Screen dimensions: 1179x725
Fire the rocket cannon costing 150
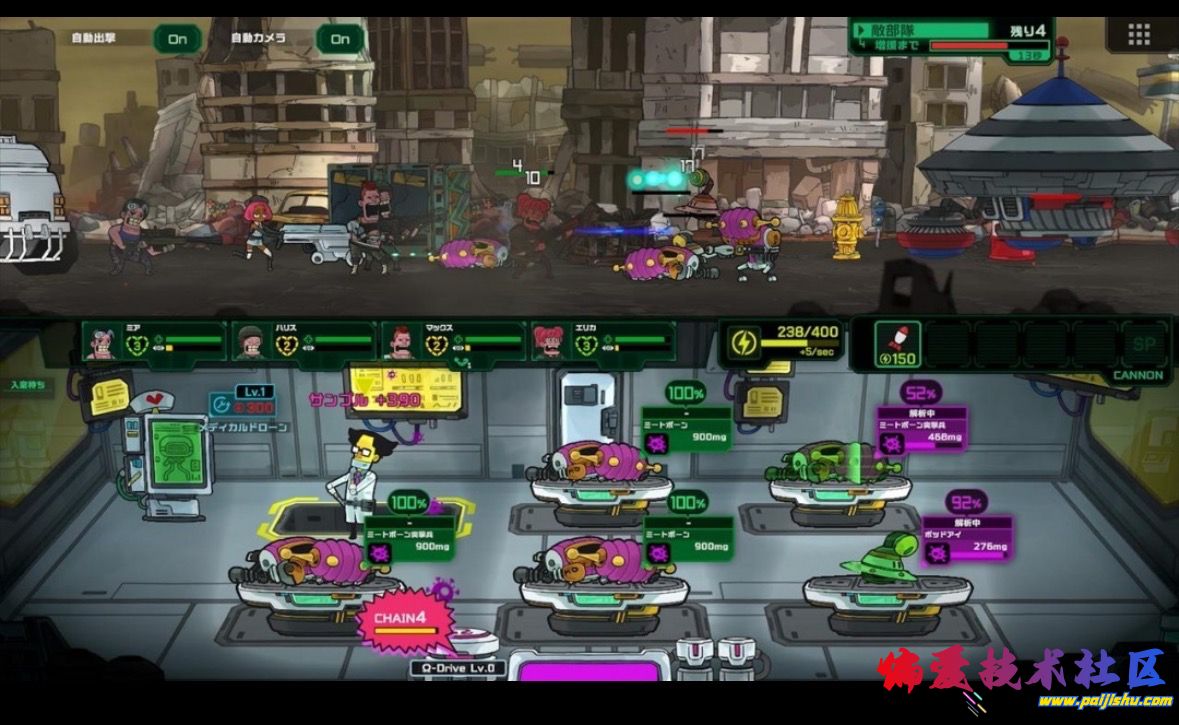897,344
